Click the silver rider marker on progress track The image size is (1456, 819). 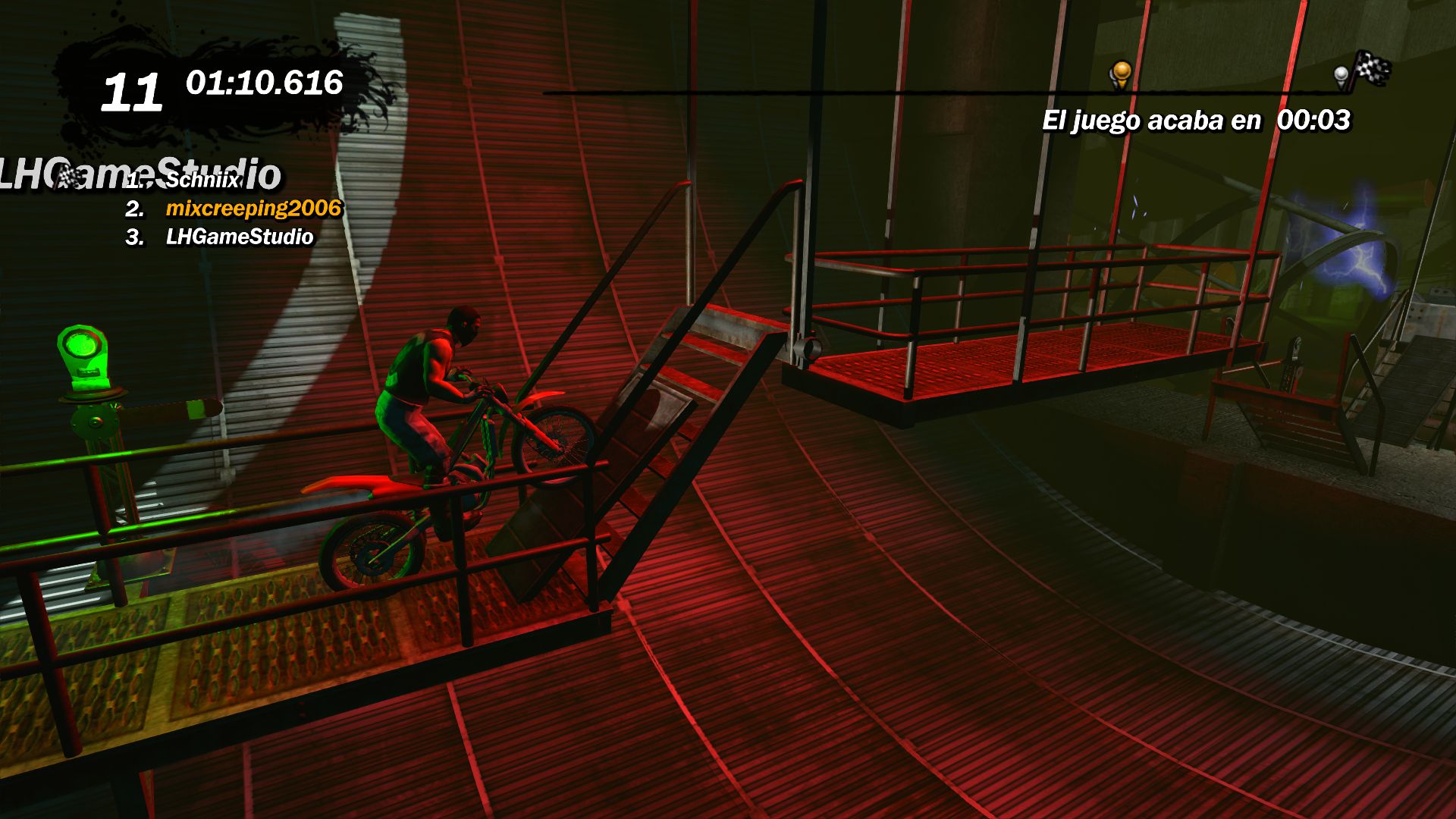point(1341,76)
